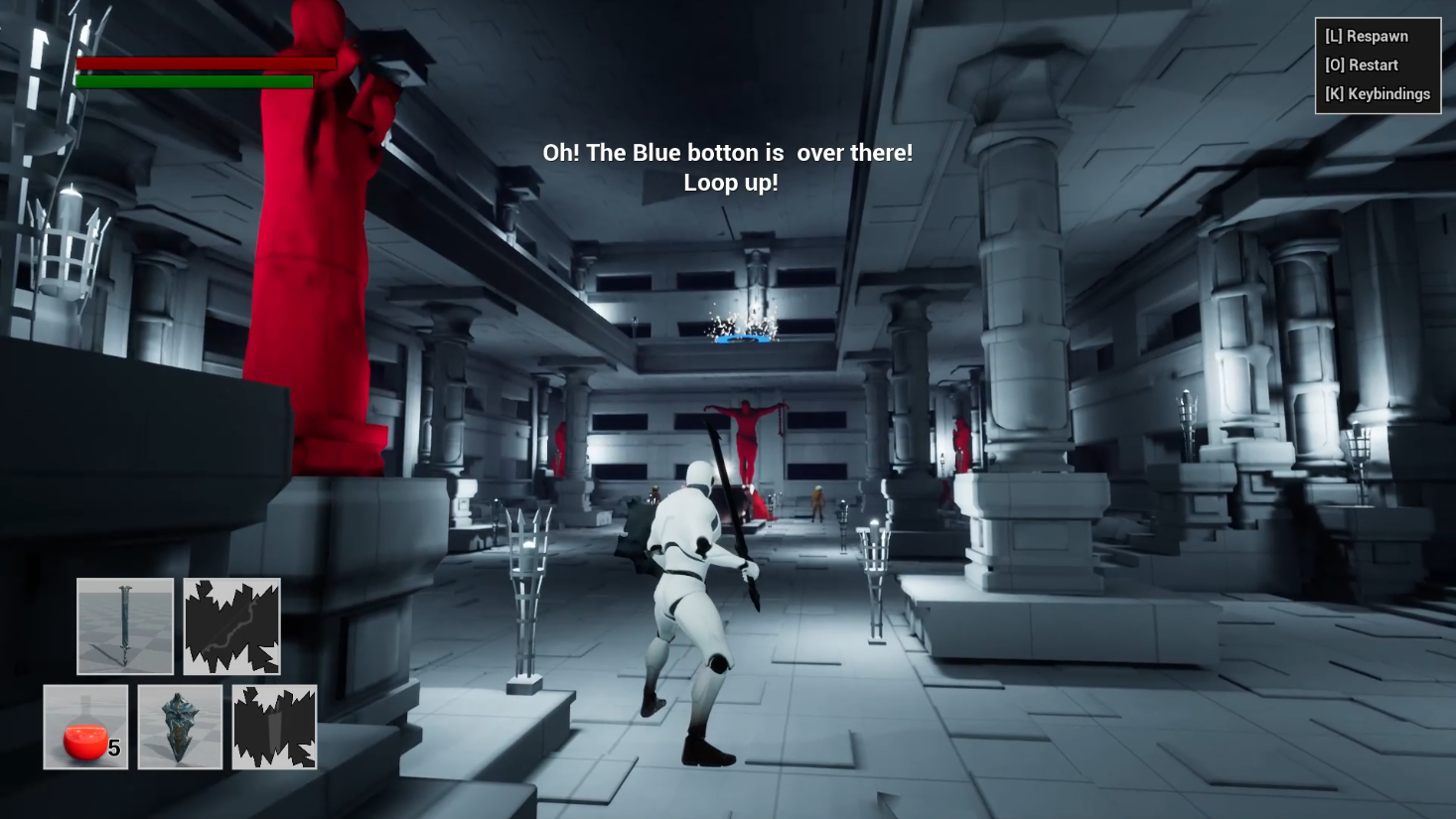This screenshot has height=819, width=1456.
Task: Choose the spiked shield slot
Action: [180, 727]
